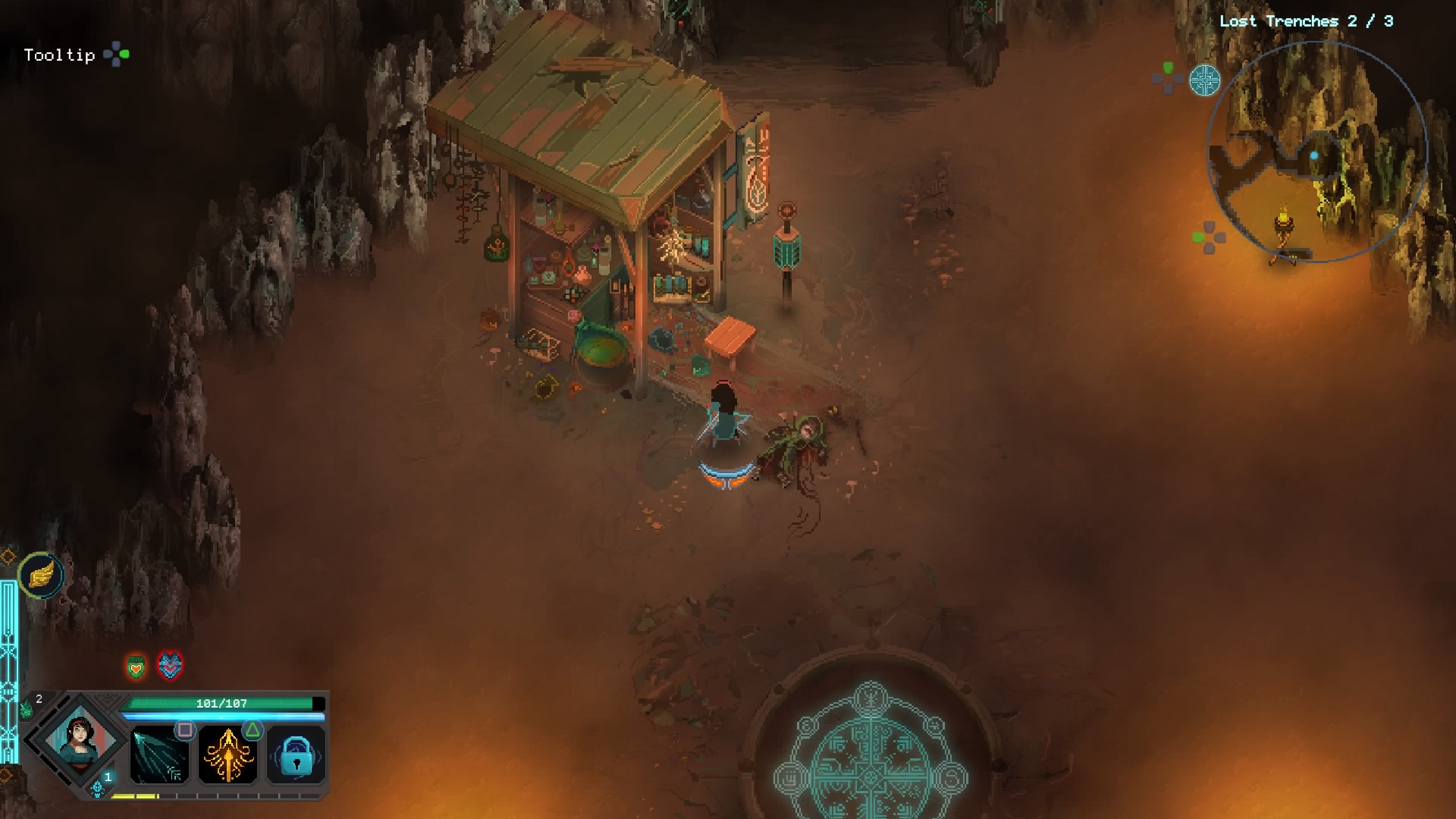Click the red moth charm buff icon
This screenshot has height=819, width=1456.
click(x=171, y=665)
